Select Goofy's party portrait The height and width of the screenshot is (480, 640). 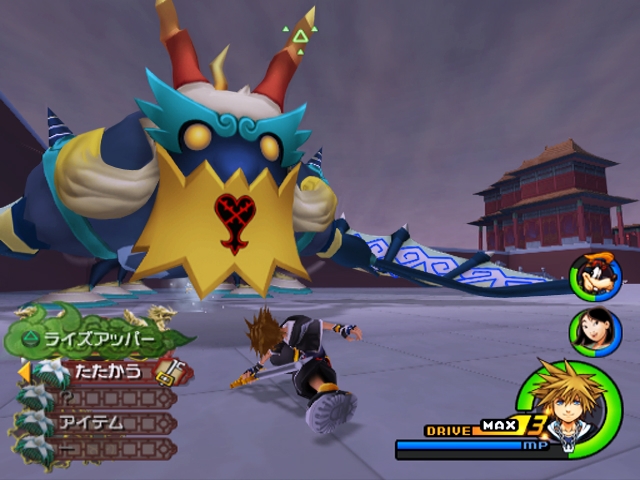tap(594, 277)
